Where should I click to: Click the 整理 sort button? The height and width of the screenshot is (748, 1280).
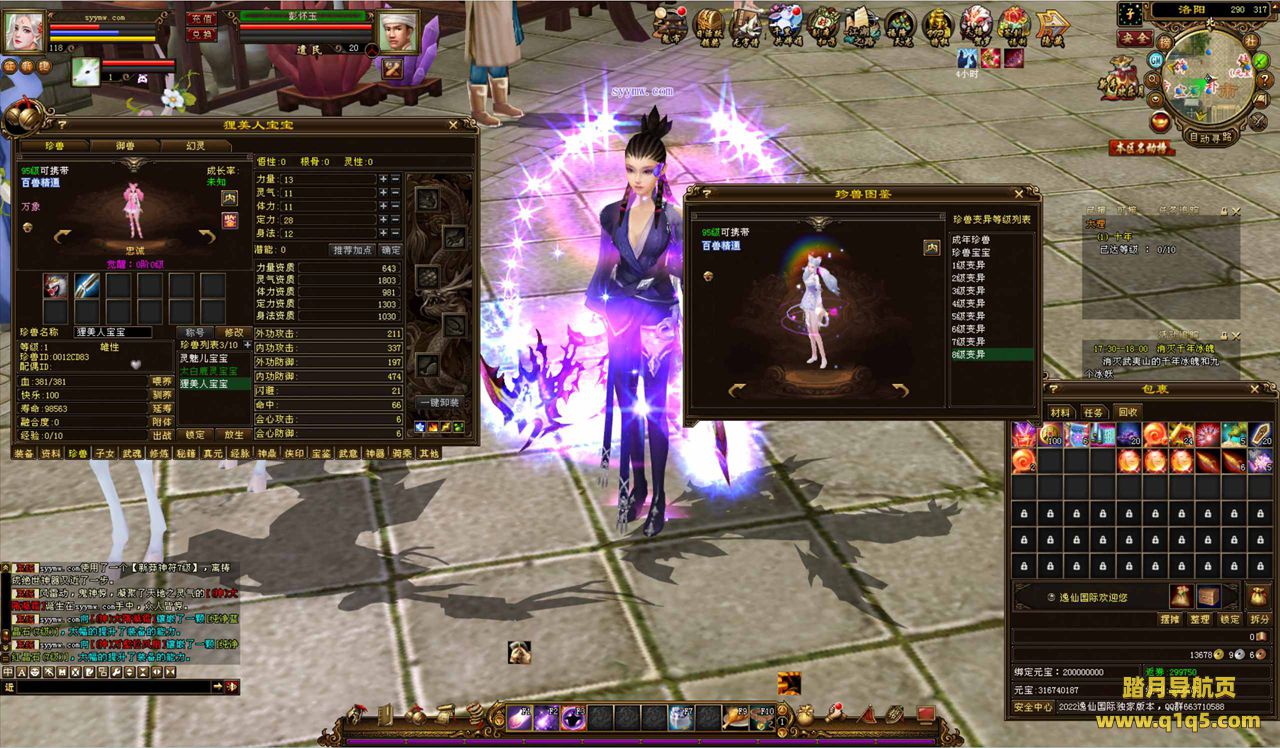tap(1200, 619)
